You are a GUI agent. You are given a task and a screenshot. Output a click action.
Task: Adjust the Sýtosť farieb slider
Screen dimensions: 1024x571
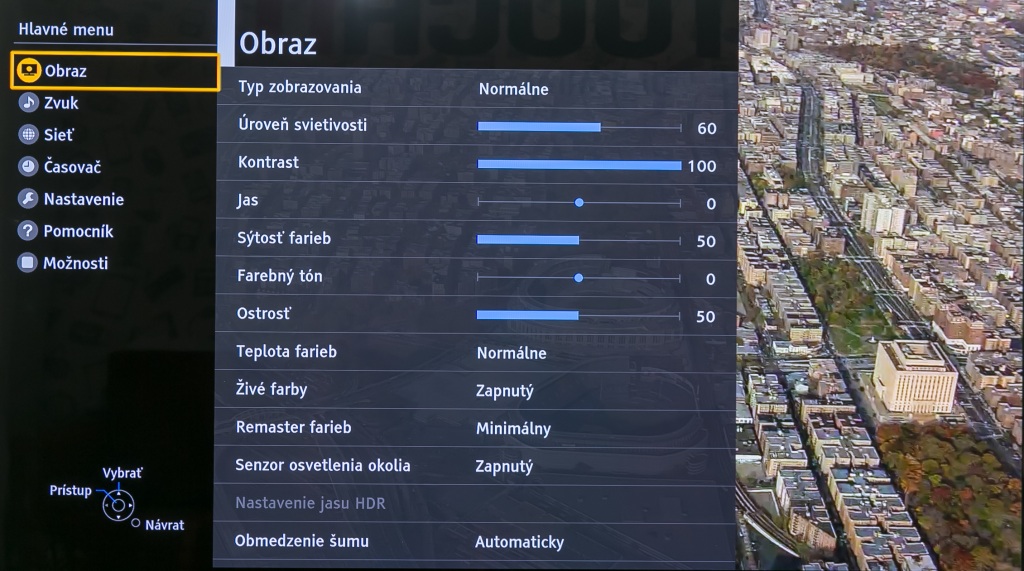579,240
